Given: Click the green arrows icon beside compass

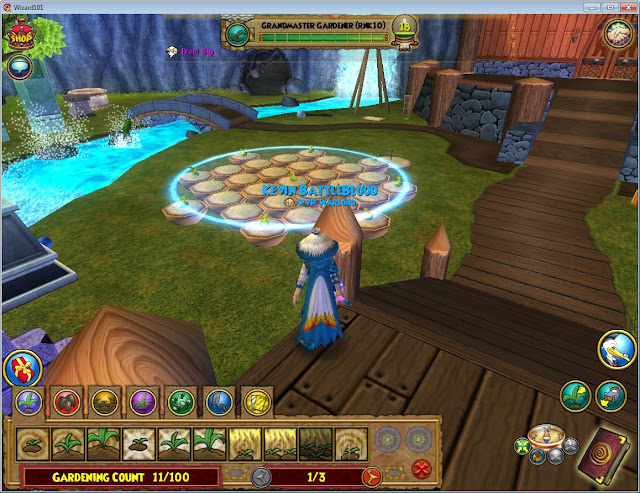Looking at the screenshot, I should [521, 444].
